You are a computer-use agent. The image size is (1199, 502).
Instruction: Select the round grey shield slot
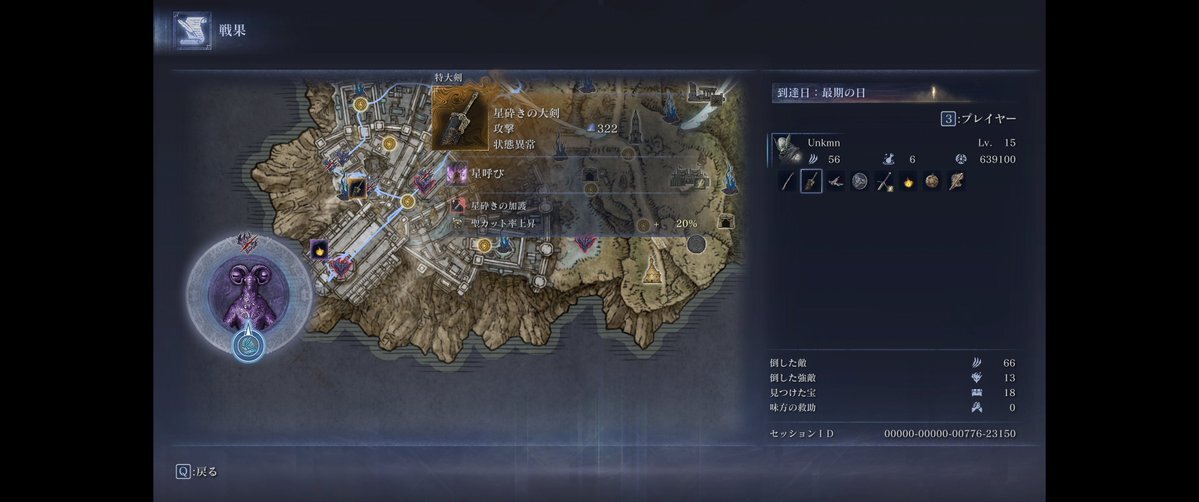(859, 182)
